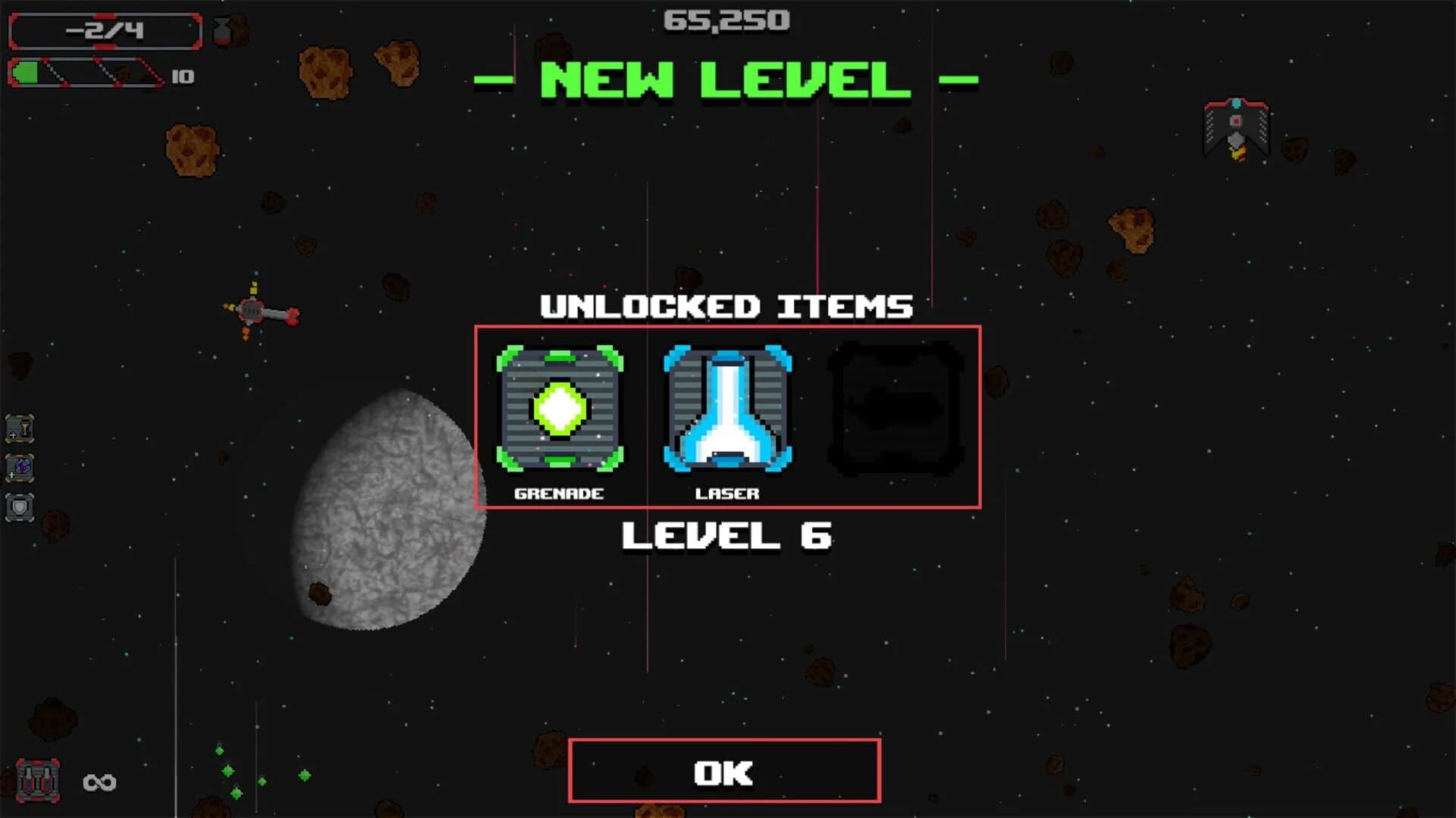Activate the shield icon in left sidebar
Screen dimensions: 1456x818
20,508
